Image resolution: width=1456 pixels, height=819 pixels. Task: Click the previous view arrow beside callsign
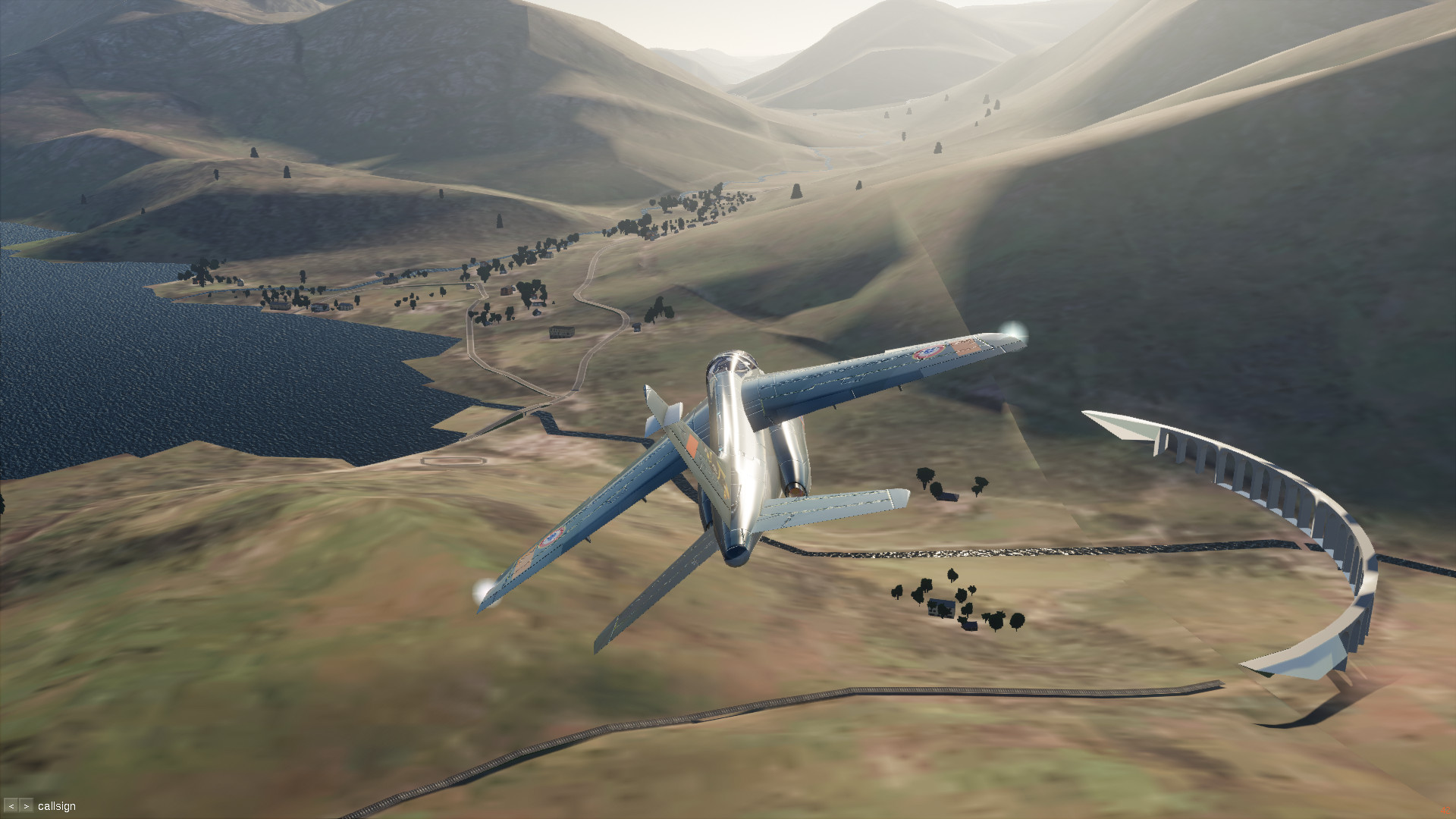pos(11,806)
